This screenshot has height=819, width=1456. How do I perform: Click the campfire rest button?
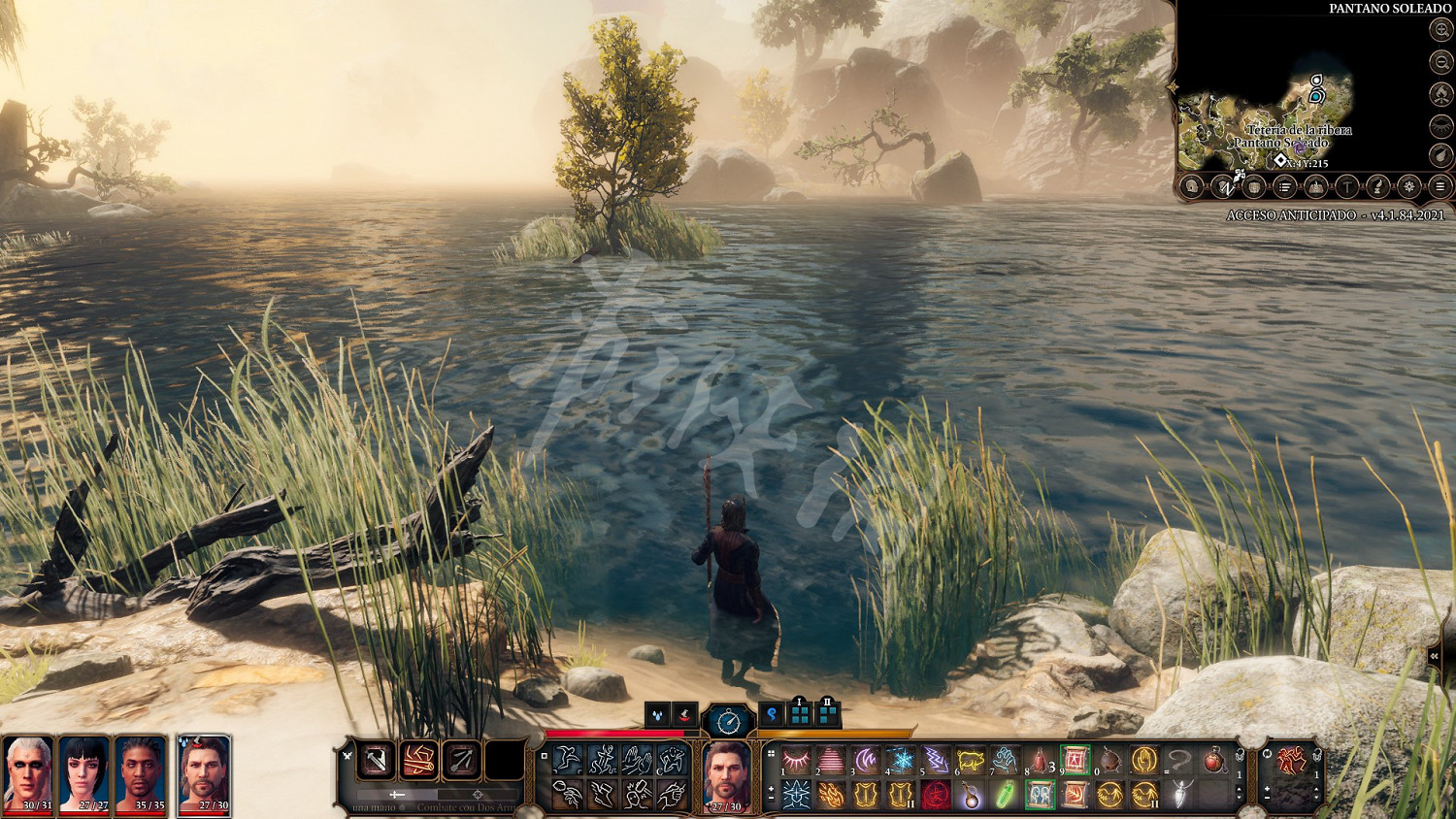1441,94
